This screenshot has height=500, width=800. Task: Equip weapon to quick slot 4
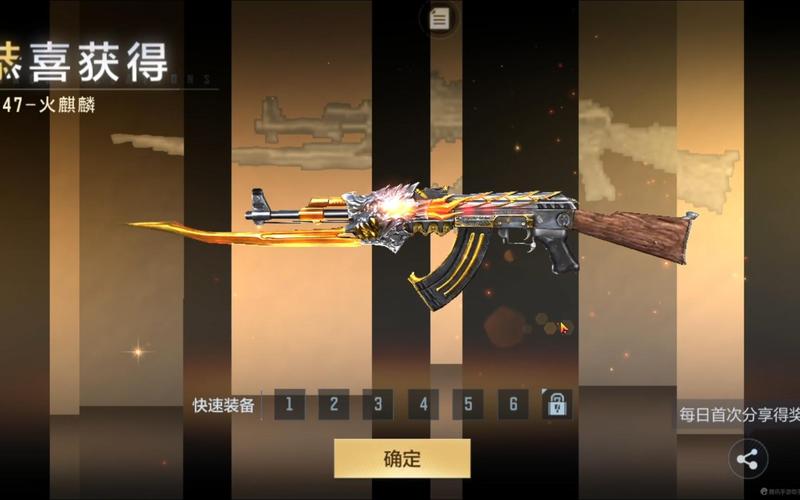423,405
